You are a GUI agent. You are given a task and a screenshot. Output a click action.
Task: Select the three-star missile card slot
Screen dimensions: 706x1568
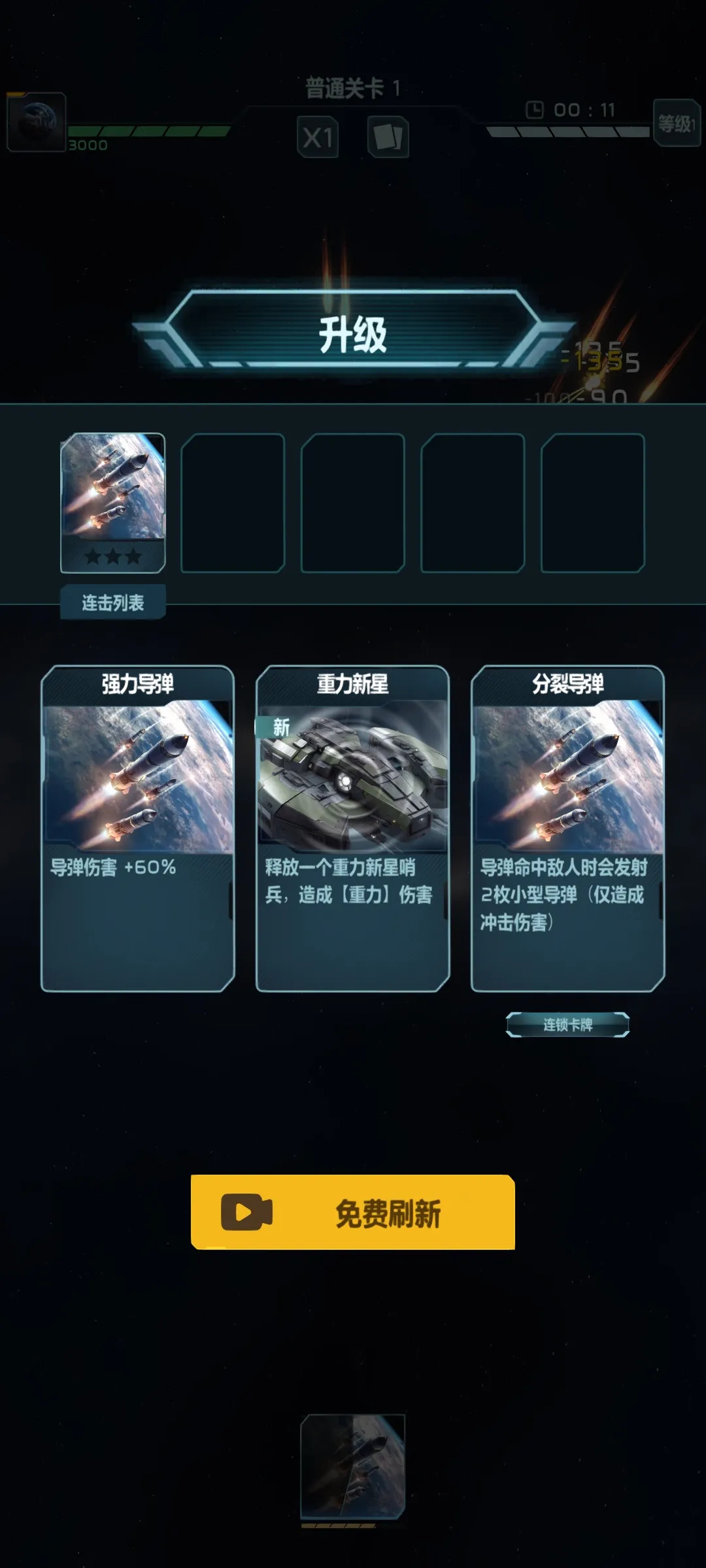[112, 502]
